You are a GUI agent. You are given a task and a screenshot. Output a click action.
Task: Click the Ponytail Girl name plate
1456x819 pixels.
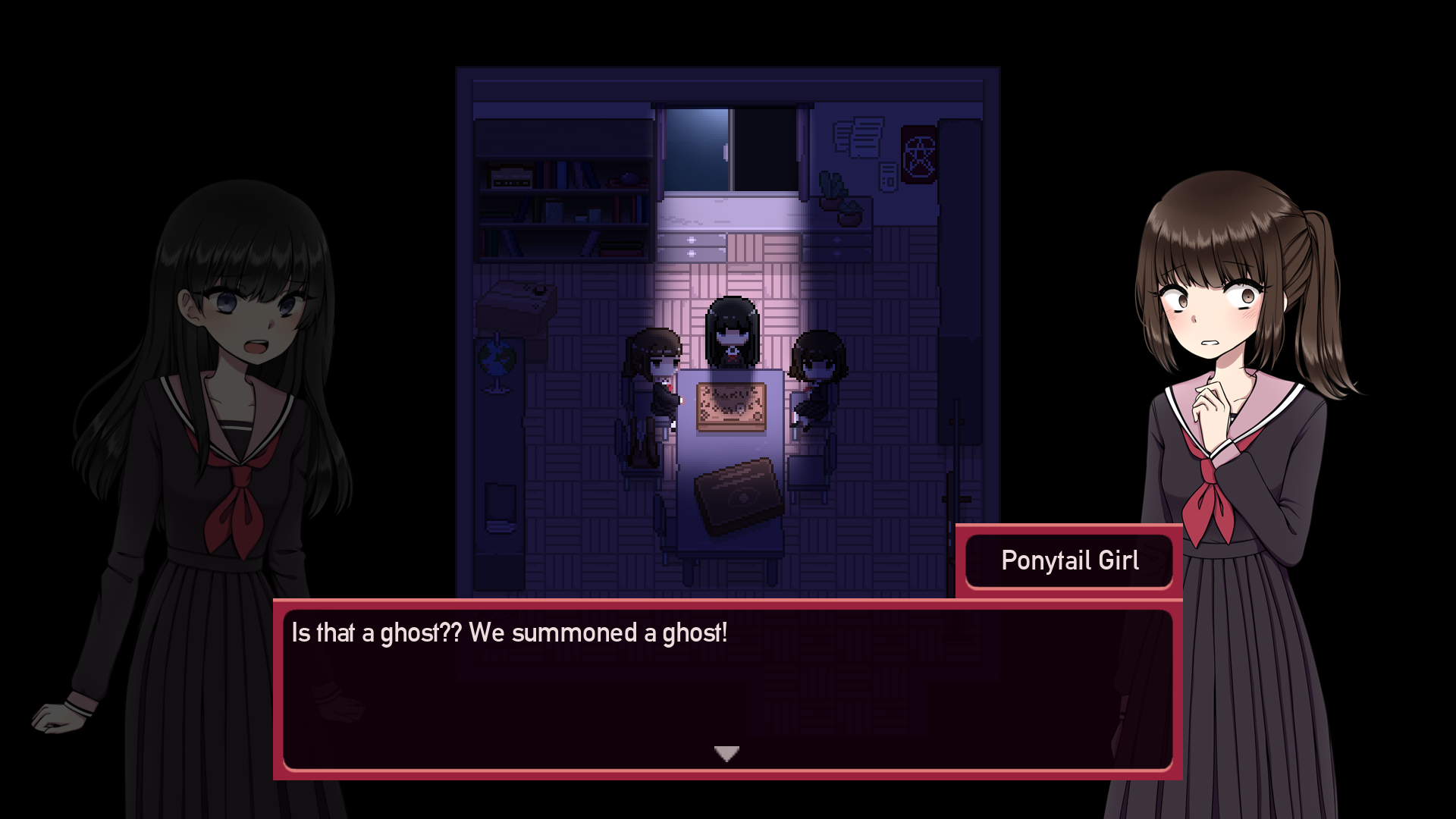point(1069,560)
